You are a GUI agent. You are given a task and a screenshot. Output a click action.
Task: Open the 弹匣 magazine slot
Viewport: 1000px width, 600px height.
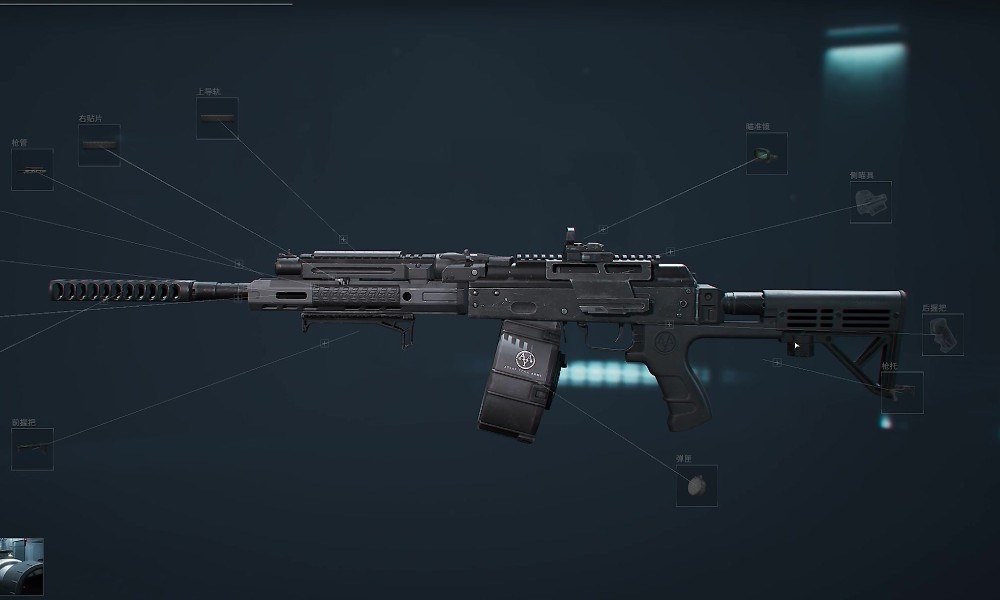[x=696, y=485]
